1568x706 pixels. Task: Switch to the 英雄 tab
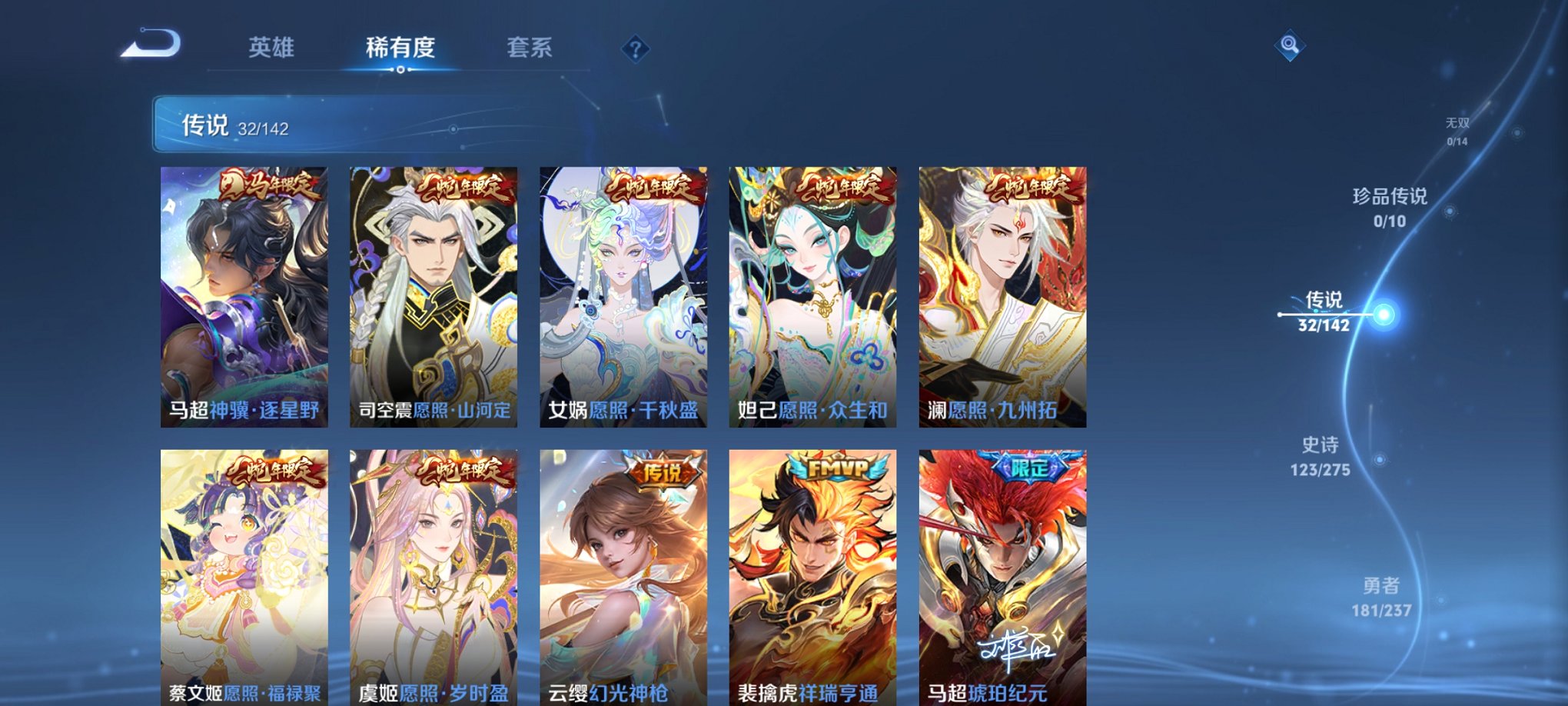(273, 46)
